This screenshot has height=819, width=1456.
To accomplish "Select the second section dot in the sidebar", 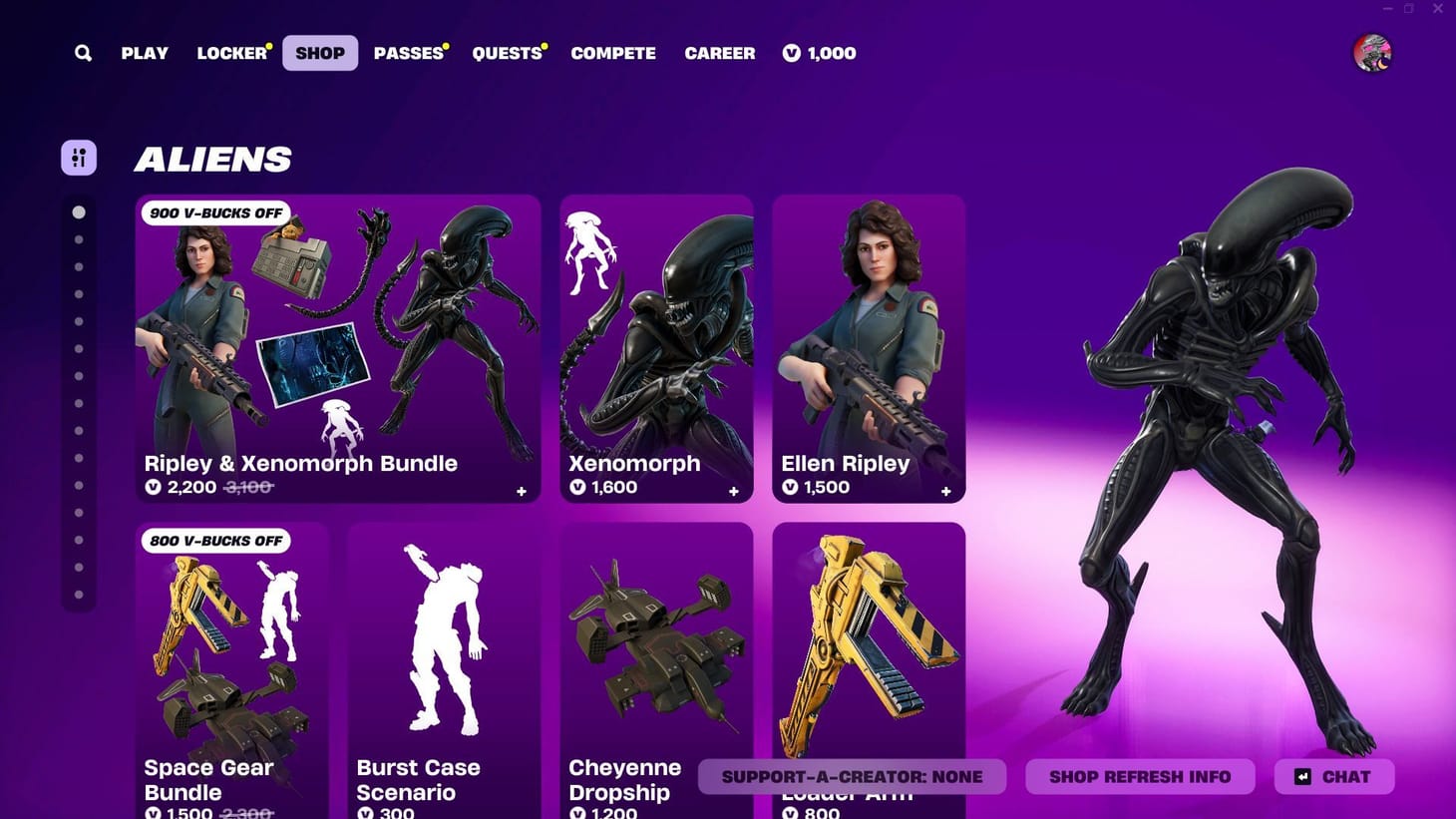I will tap(79, 238).
